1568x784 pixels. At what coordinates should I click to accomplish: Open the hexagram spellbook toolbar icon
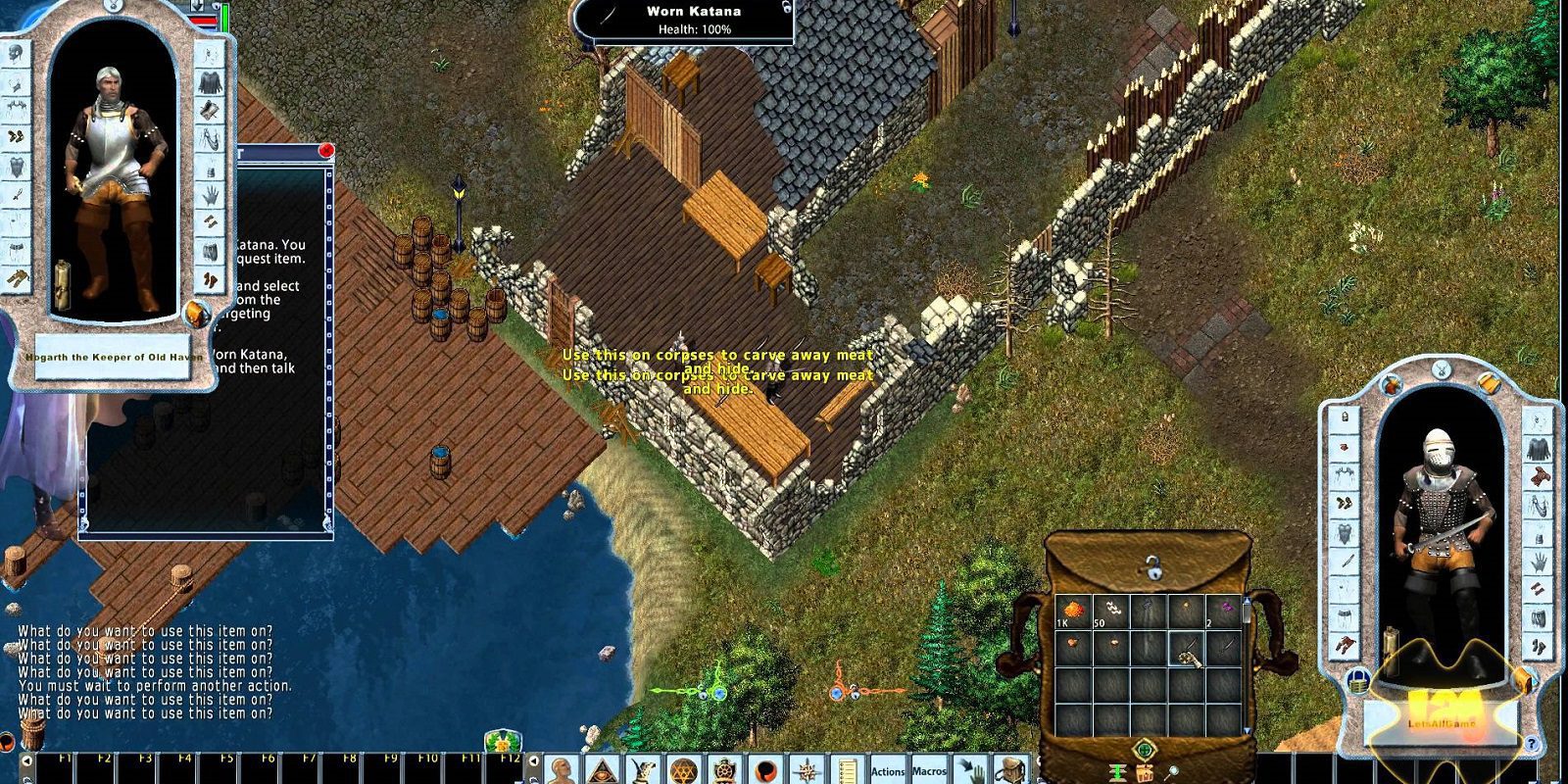coord(683,770)
